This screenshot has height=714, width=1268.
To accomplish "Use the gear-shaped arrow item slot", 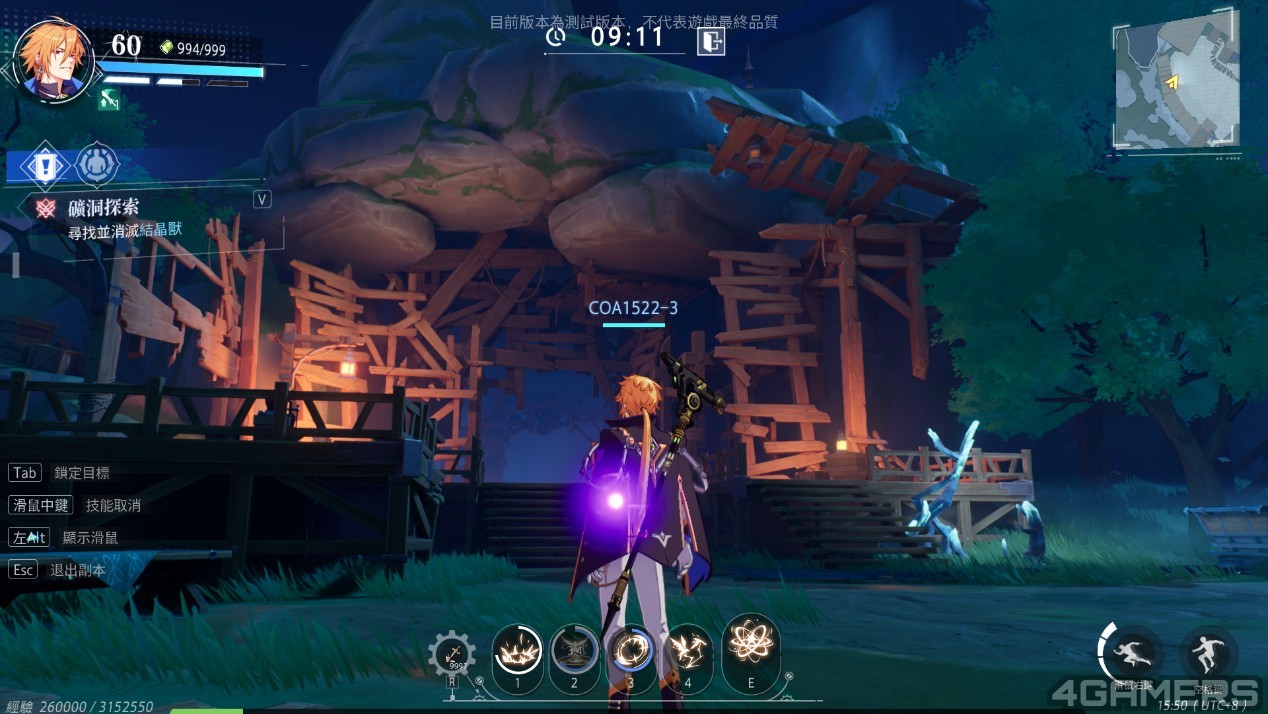I will click(x=452, y=656).
